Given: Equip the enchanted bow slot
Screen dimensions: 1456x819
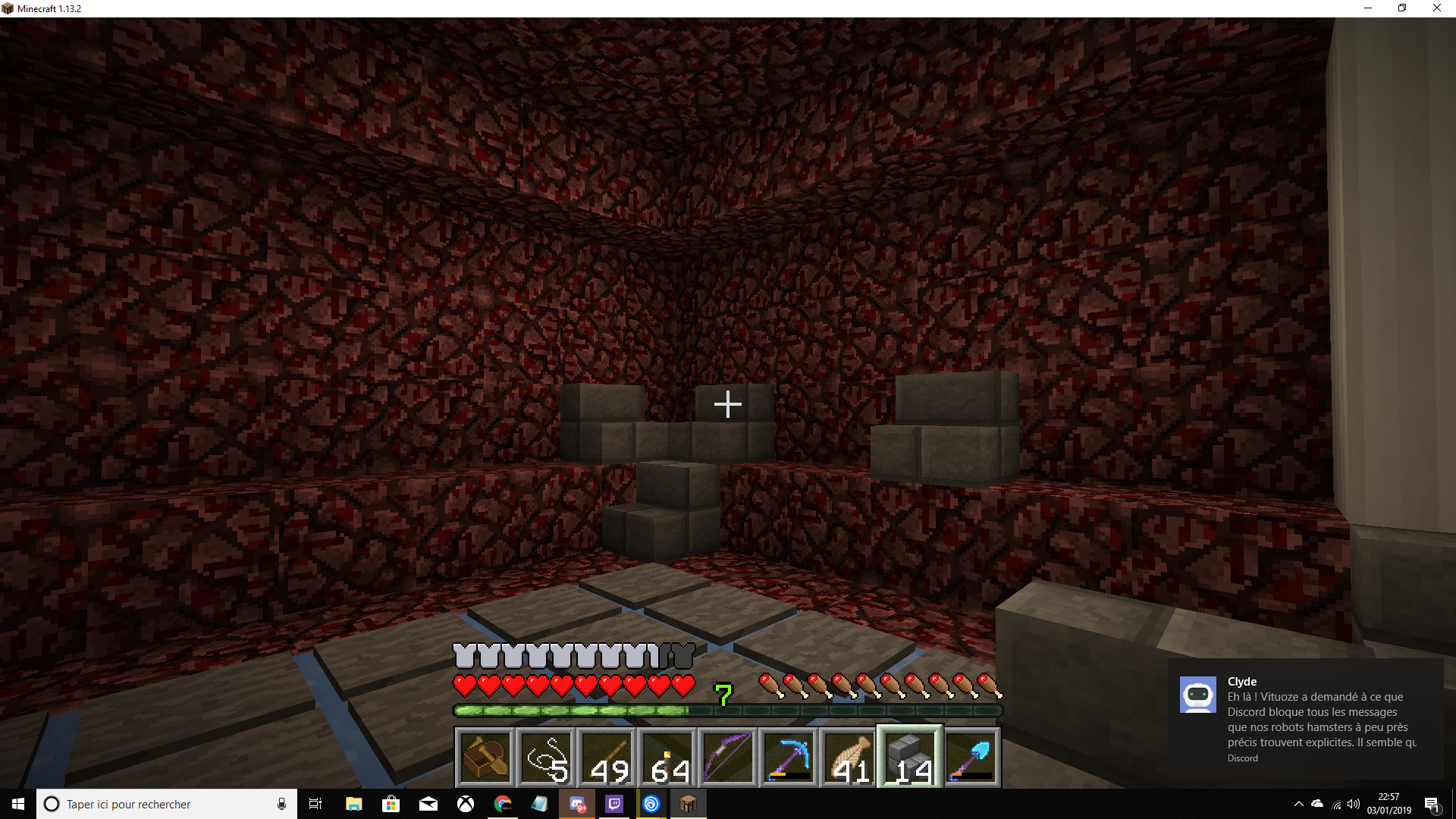Looking at the screenshot, I should coord(728,758).
